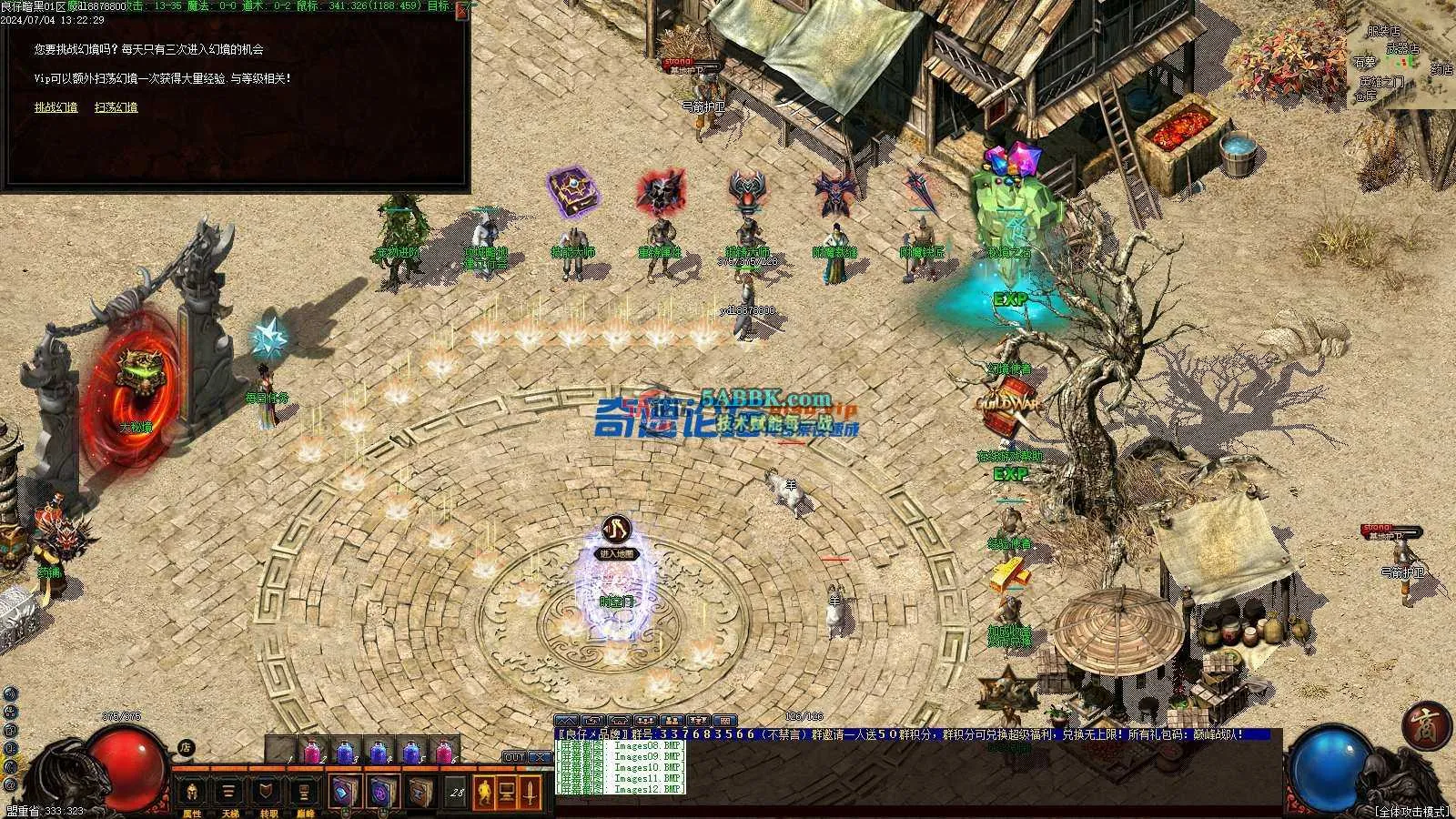Click the OUT button
The width and height of the screenshot is (1456, 819).
514,757
